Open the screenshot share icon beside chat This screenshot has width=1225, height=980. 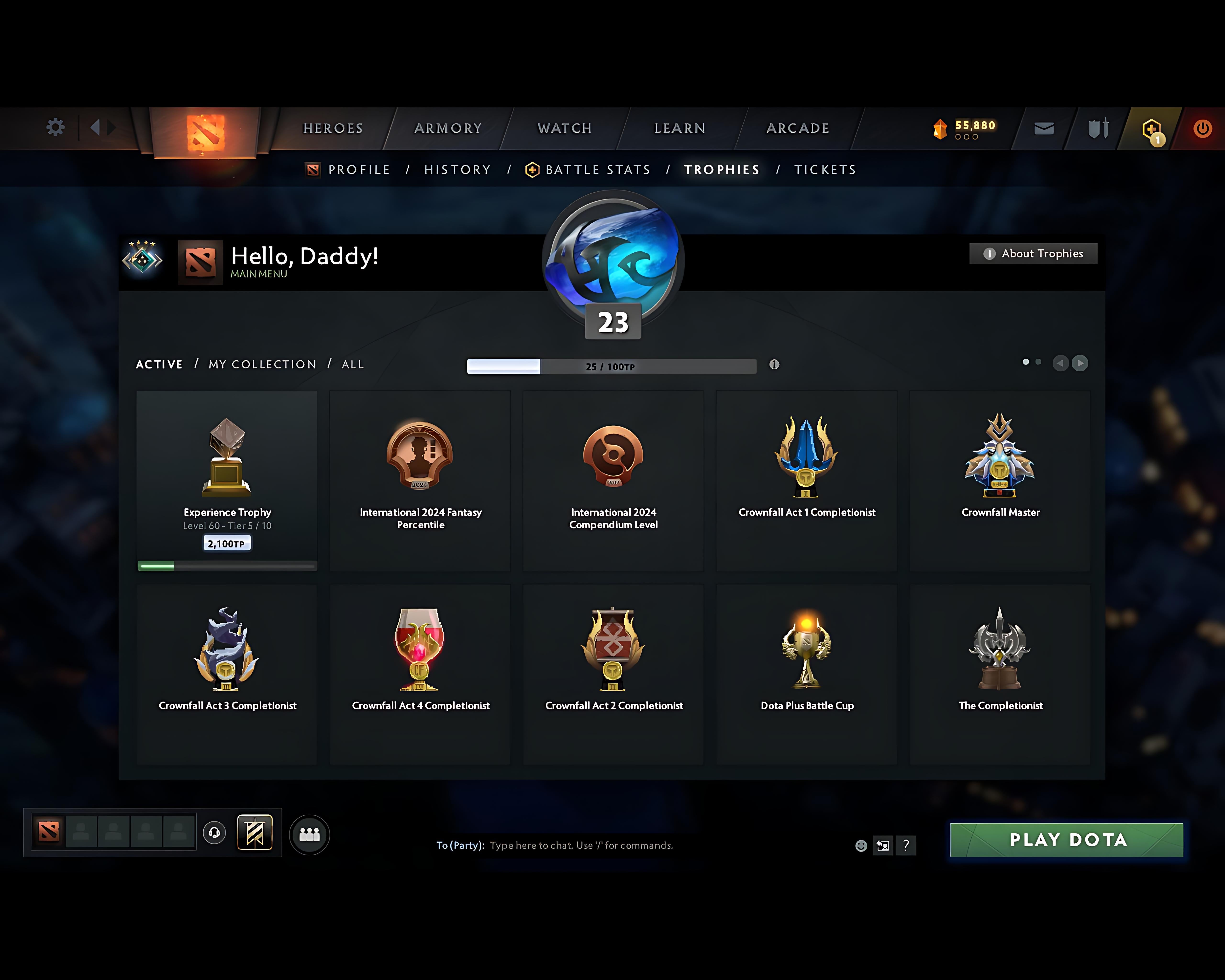tap(883, 846)
